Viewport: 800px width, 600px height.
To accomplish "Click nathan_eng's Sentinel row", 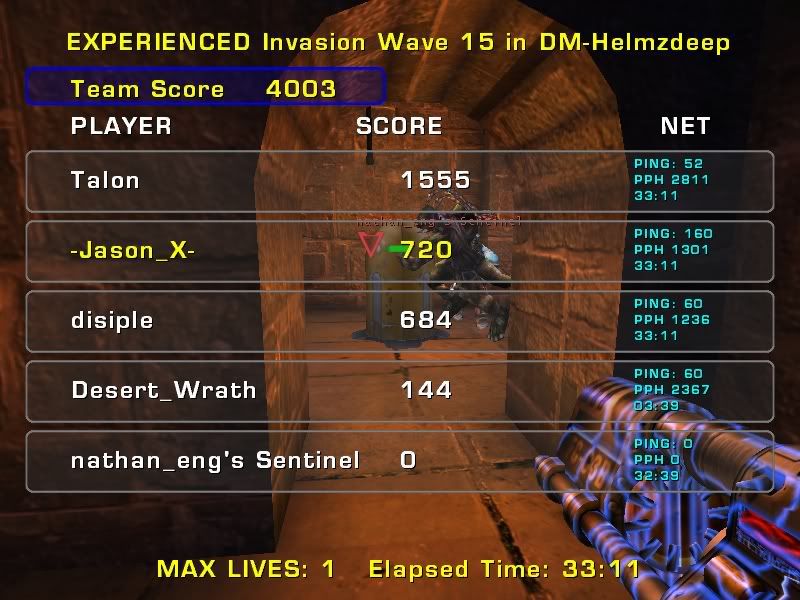I will [x=400, y=461].
